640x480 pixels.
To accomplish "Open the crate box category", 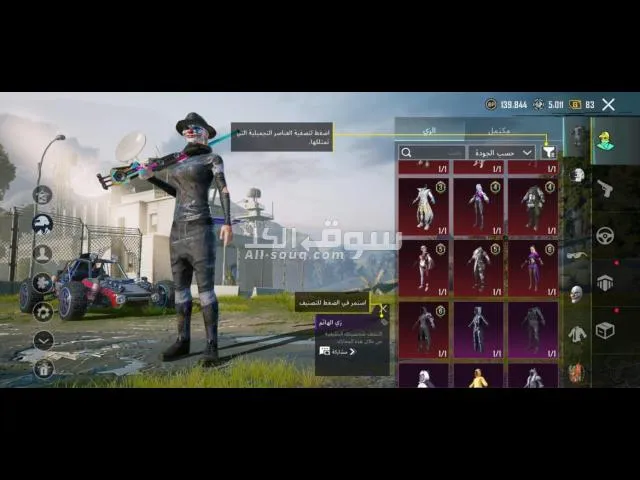I will coord(605,330).
